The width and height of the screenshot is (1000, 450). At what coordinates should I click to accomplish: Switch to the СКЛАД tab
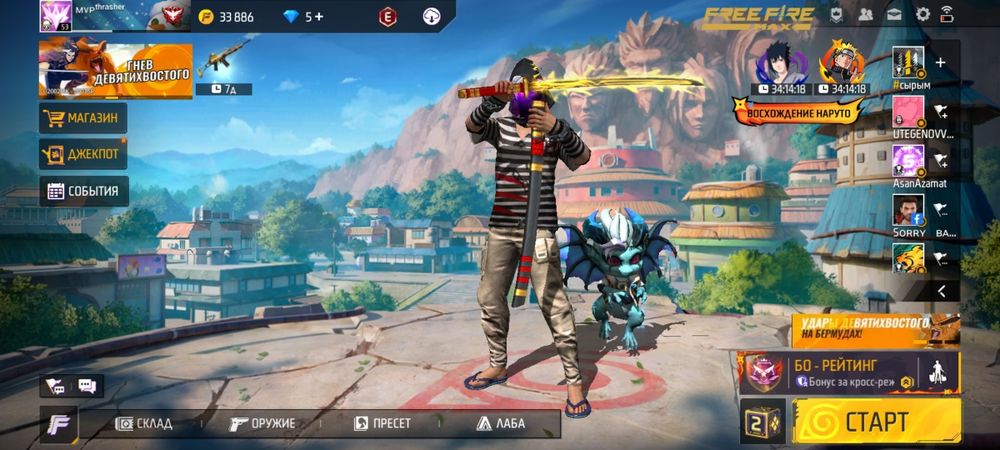pyautogui.click(x=144, y=423)
